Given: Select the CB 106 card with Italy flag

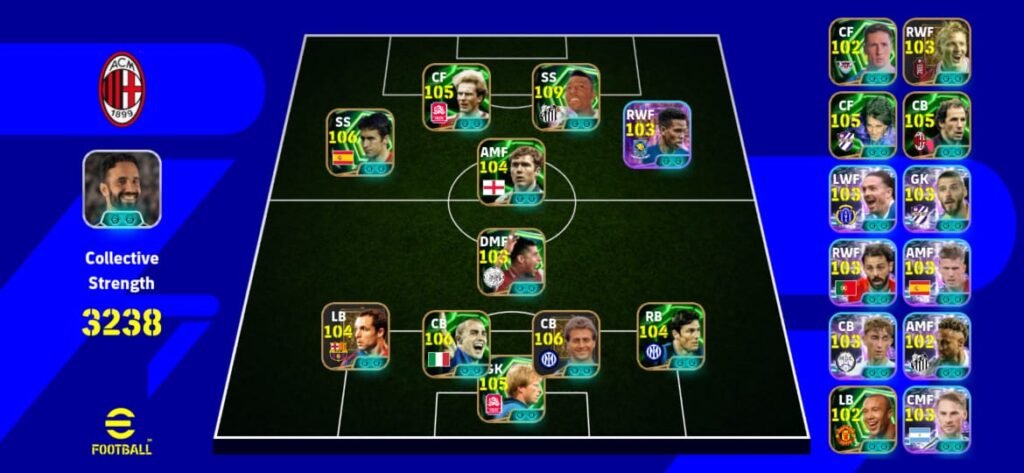Looking at the screenshot, I should (x=456, y=344).
